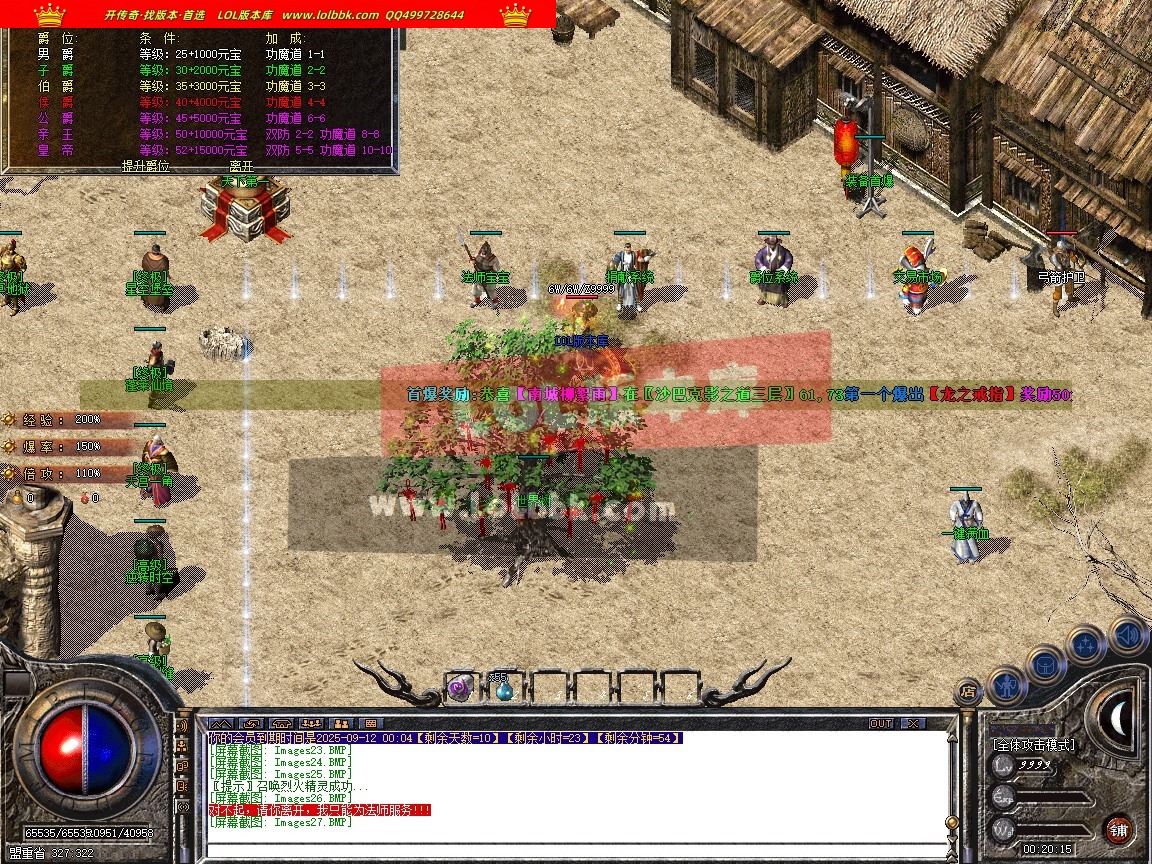Image resolution: width=1152 pixels, height=864 pixels.
Task: Click the OUT button on chat panel
Action: (x=881, y=723)
